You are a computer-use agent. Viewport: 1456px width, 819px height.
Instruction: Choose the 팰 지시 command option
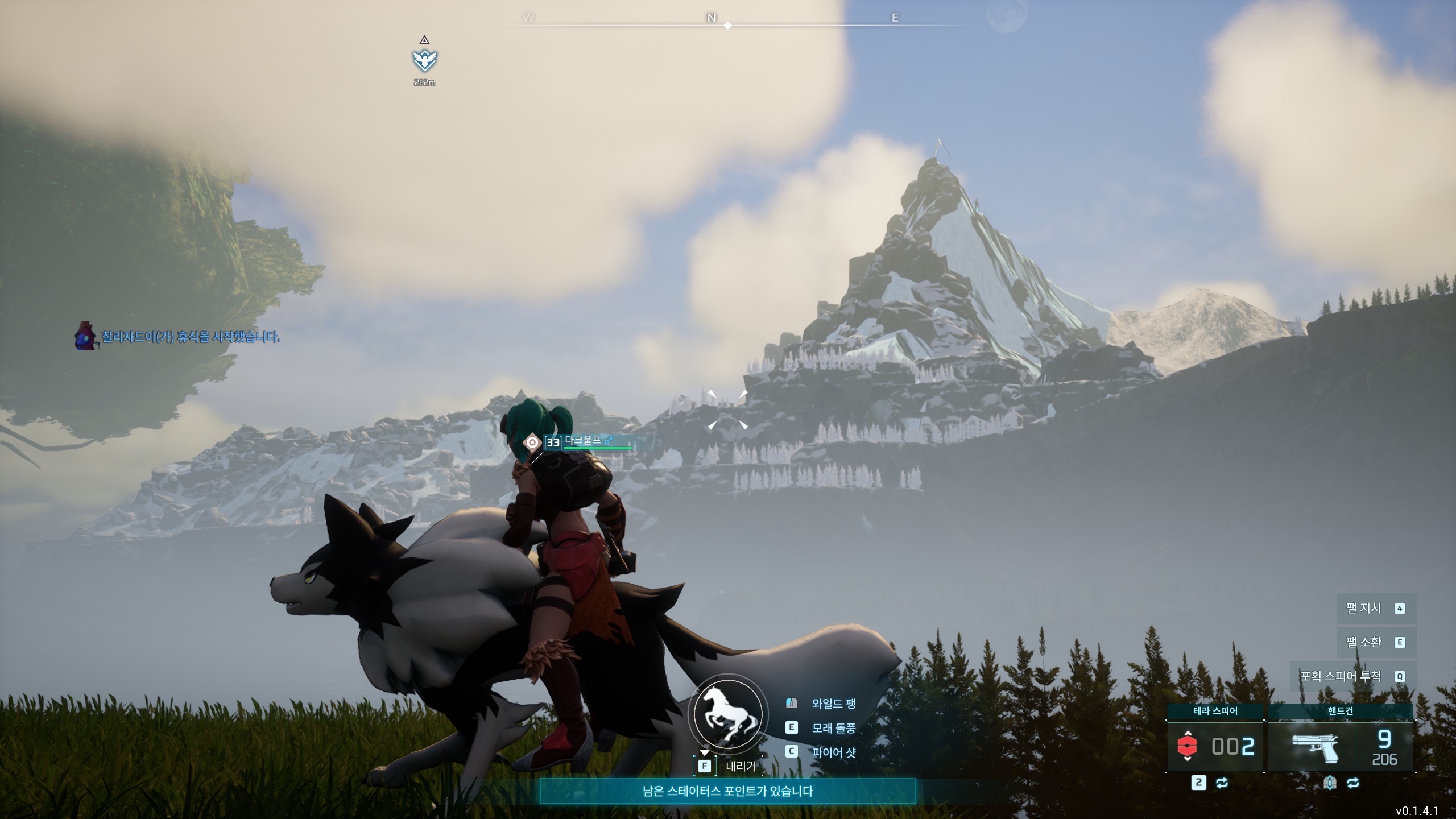(x=1375, y=609)
